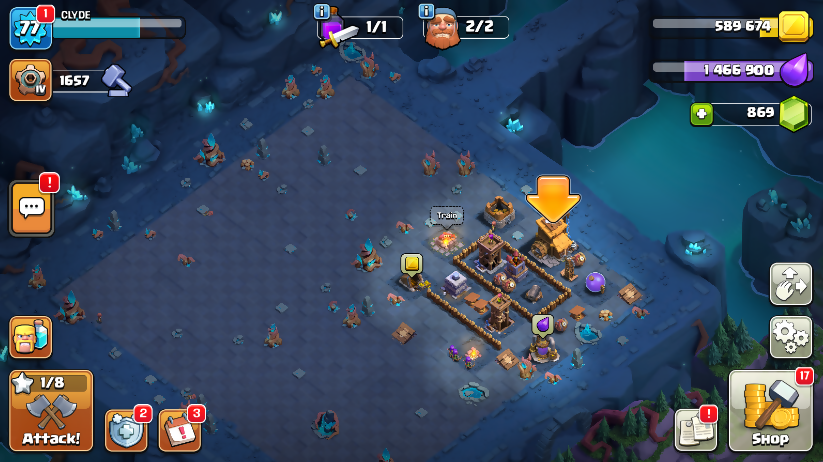Show info for the Master Builder 2/2

[x=427, y=12]
